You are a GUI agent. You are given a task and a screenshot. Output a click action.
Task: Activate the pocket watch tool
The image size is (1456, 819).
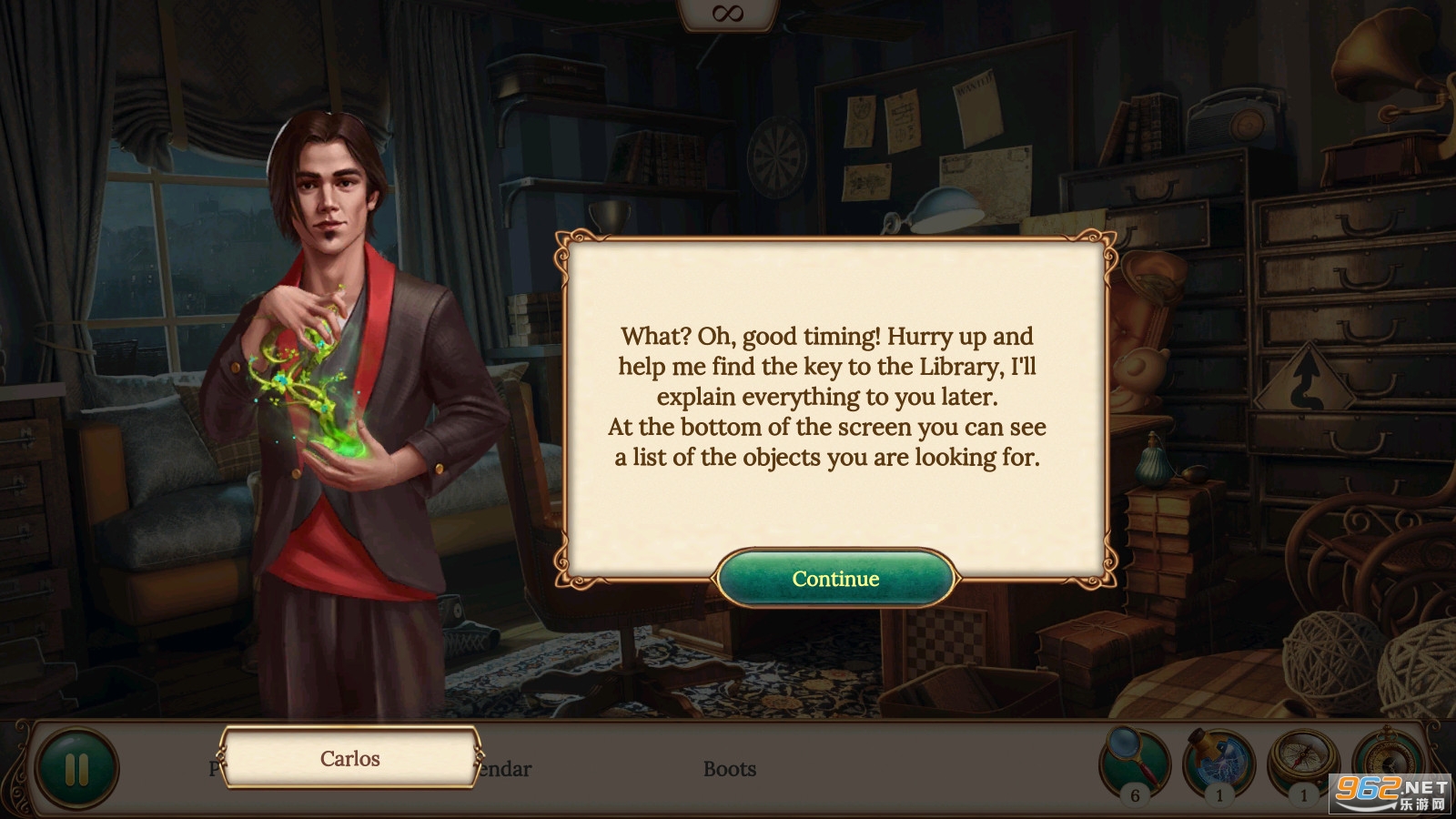click(x=1387, y=757)
